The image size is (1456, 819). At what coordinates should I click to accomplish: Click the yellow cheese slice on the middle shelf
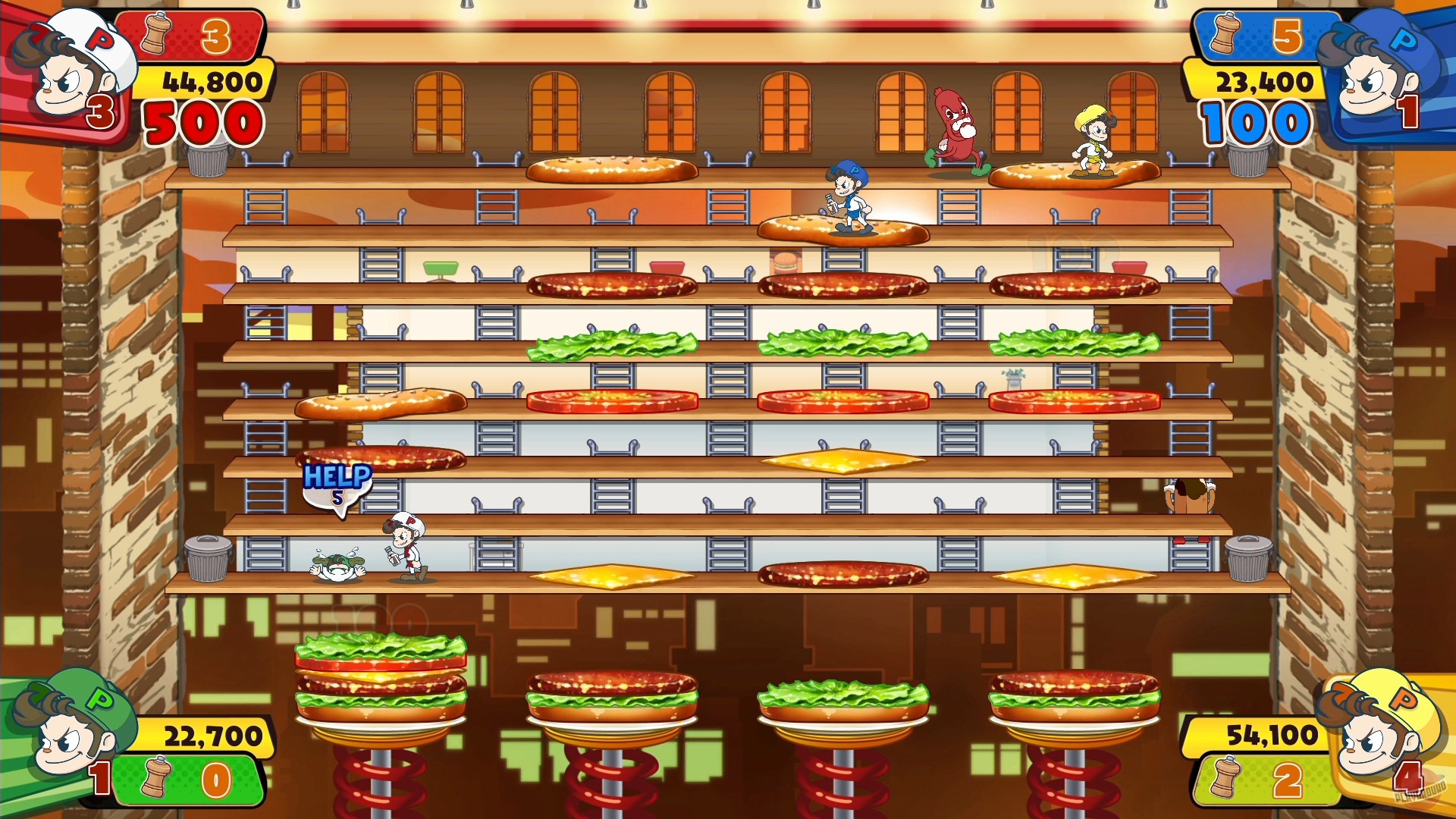[x=842, y=459]
